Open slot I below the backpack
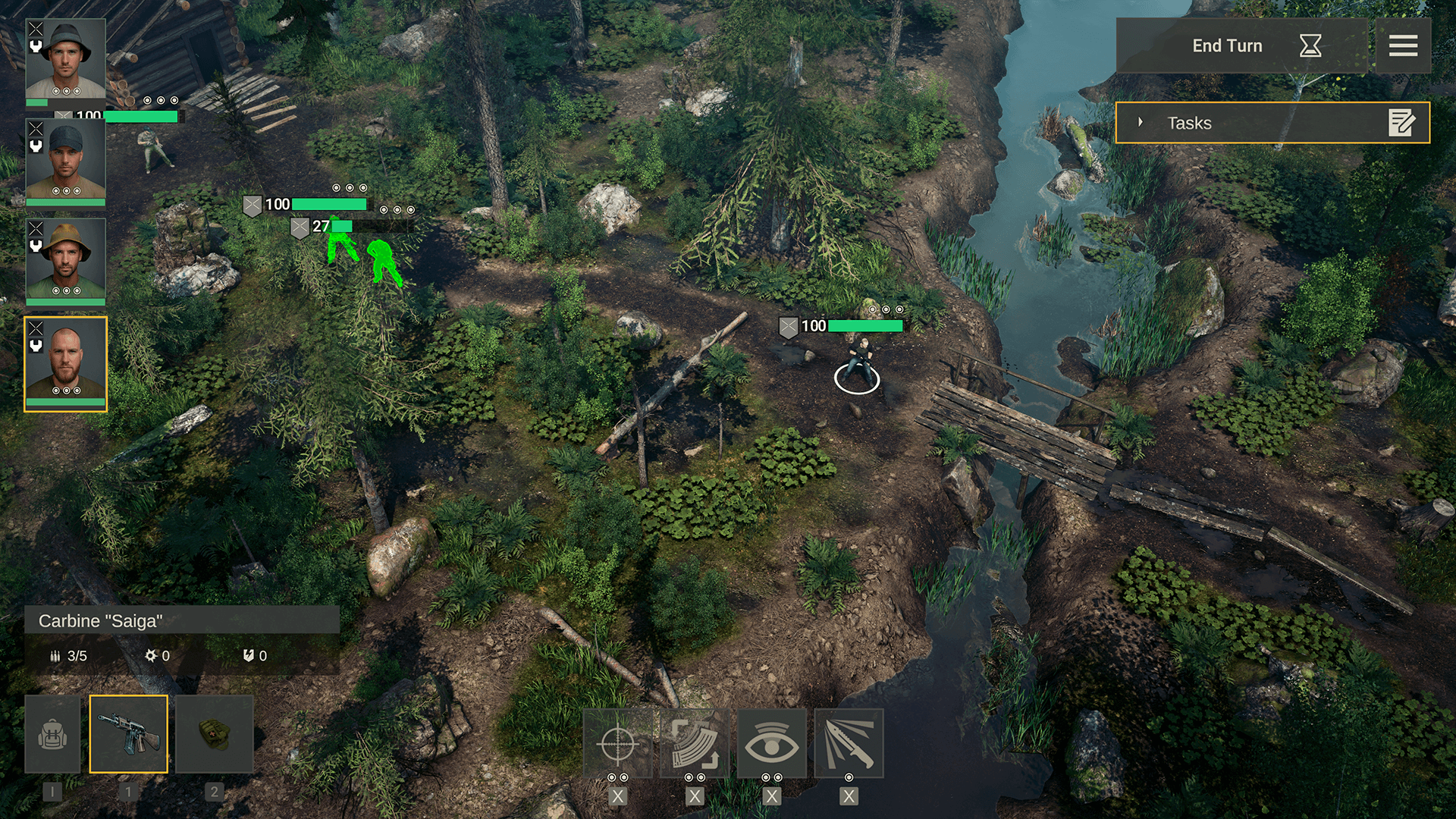The image size is (1456, 819). click(x=52, y=791)
